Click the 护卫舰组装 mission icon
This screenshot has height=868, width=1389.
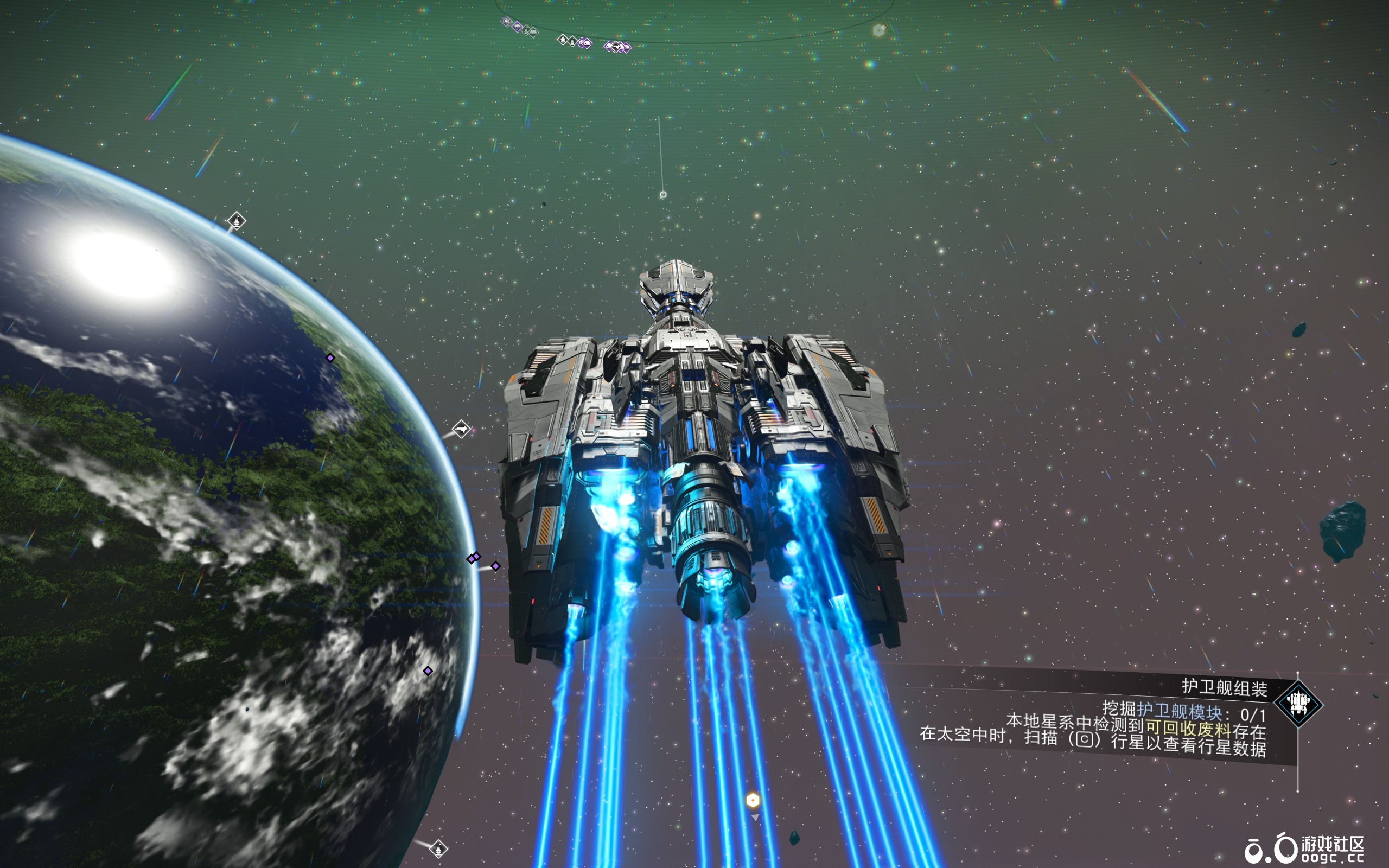1298,703
